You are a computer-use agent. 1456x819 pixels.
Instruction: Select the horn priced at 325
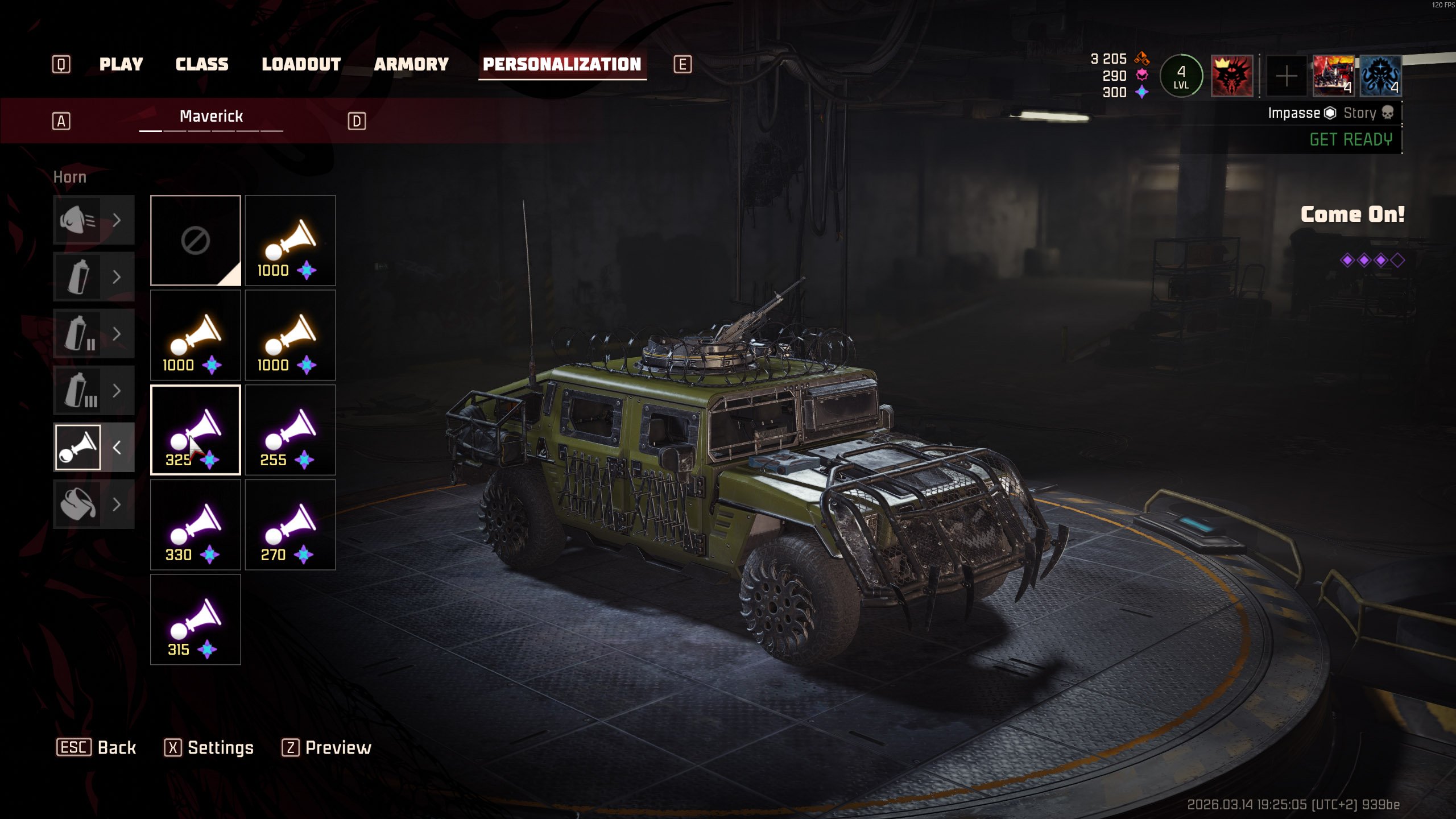pos(195,429)
